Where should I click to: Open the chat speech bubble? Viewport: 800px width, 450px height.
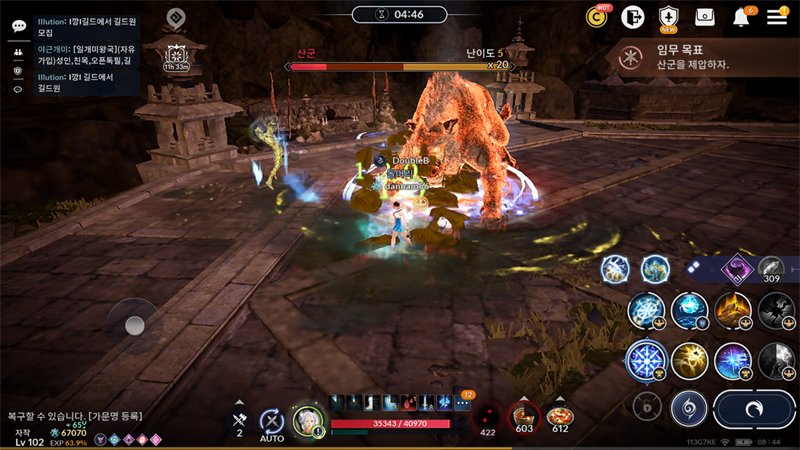point(18,26)
